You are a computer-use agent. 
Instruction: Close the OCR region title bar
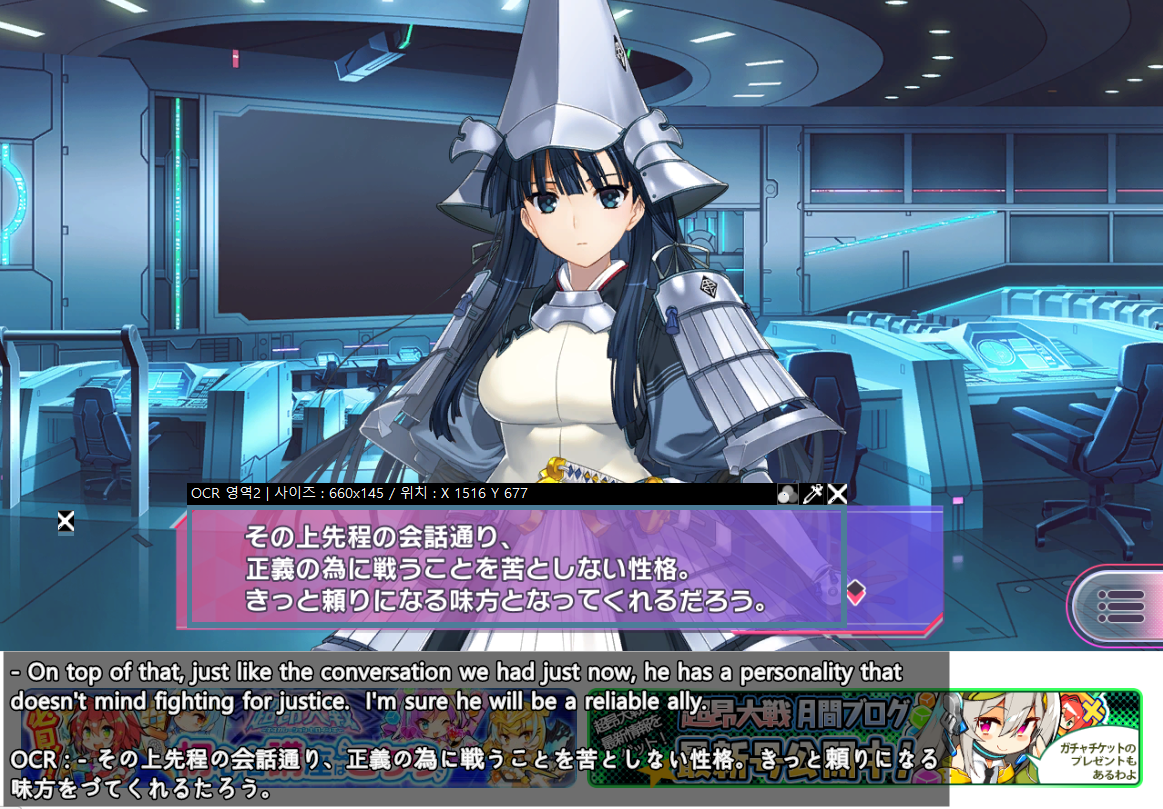838,493
